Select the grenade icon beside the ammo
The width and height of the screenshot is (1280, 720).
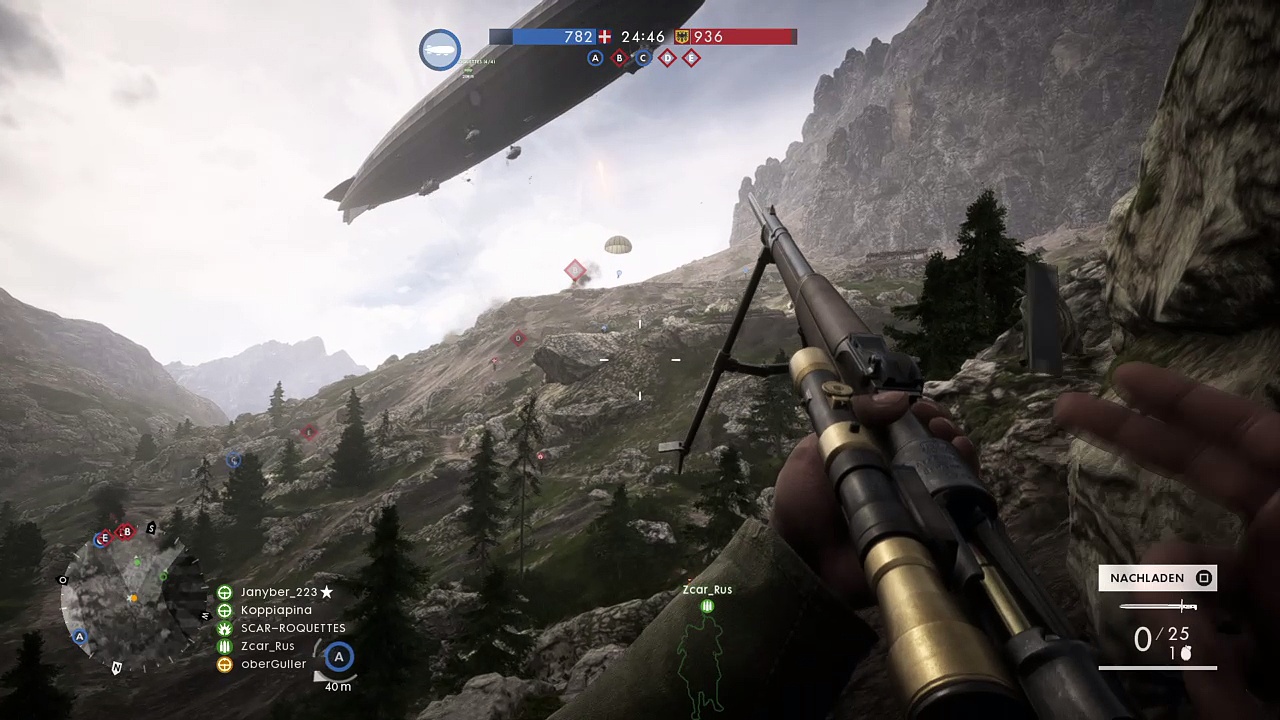1187,653
